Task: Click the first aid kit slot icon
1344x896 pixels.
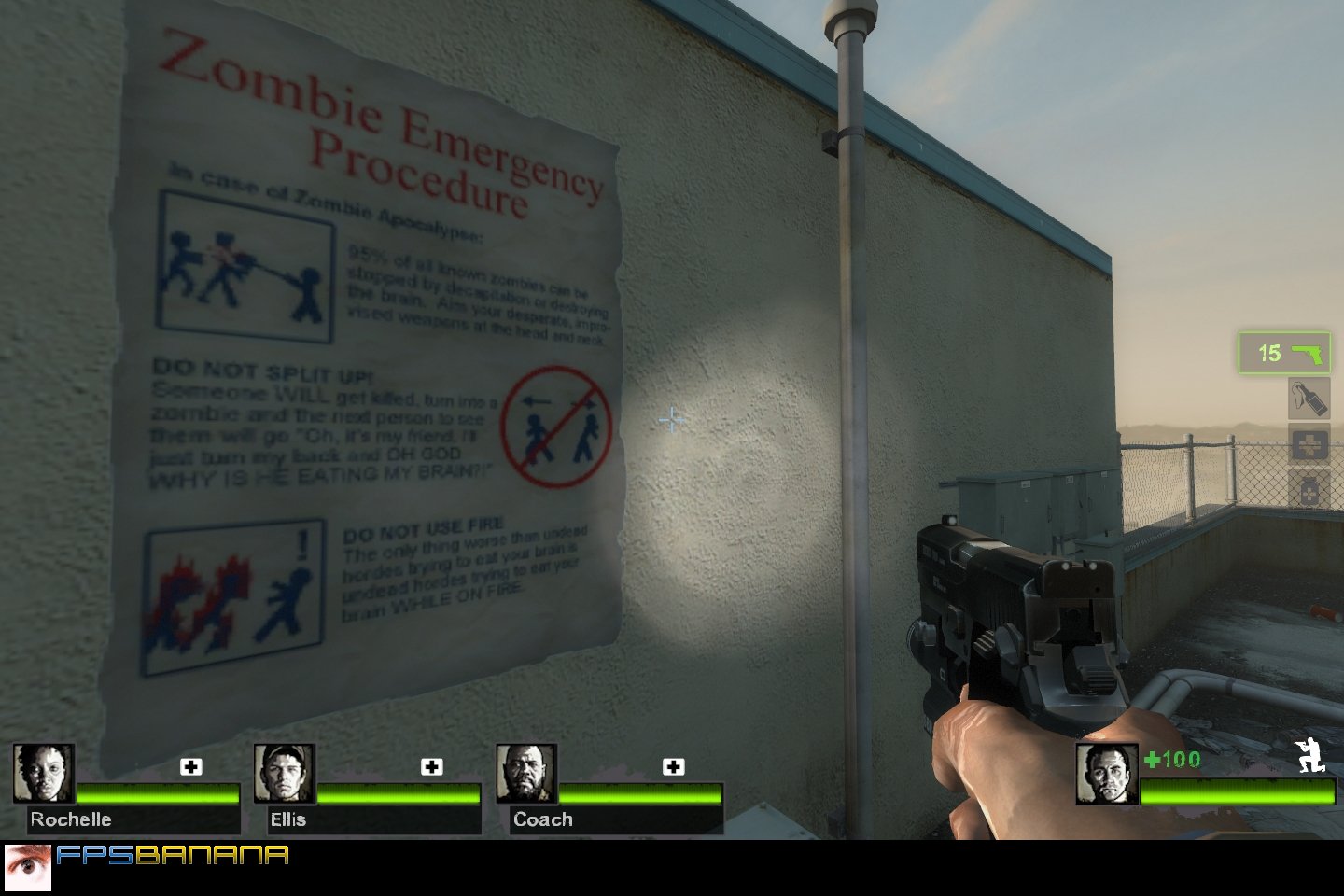Action: coord(1310,442)
